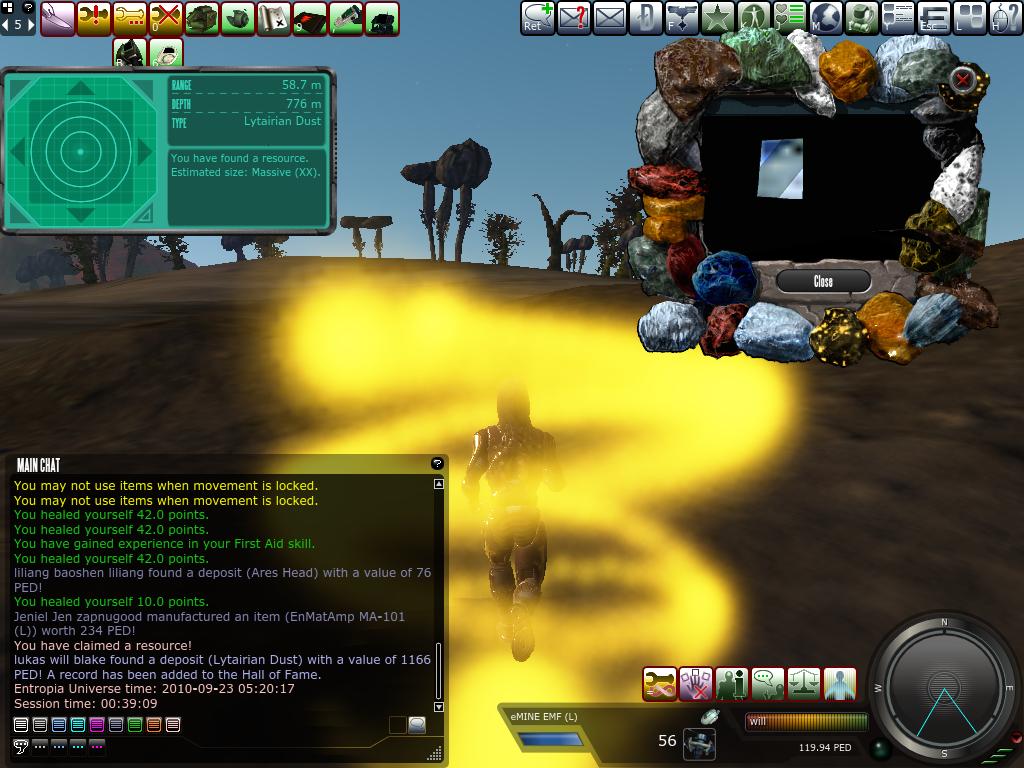Image resolution: width=1024 pixels, height=768 pixels.
Task: Open the mouse help icon
Action: 1006,17
